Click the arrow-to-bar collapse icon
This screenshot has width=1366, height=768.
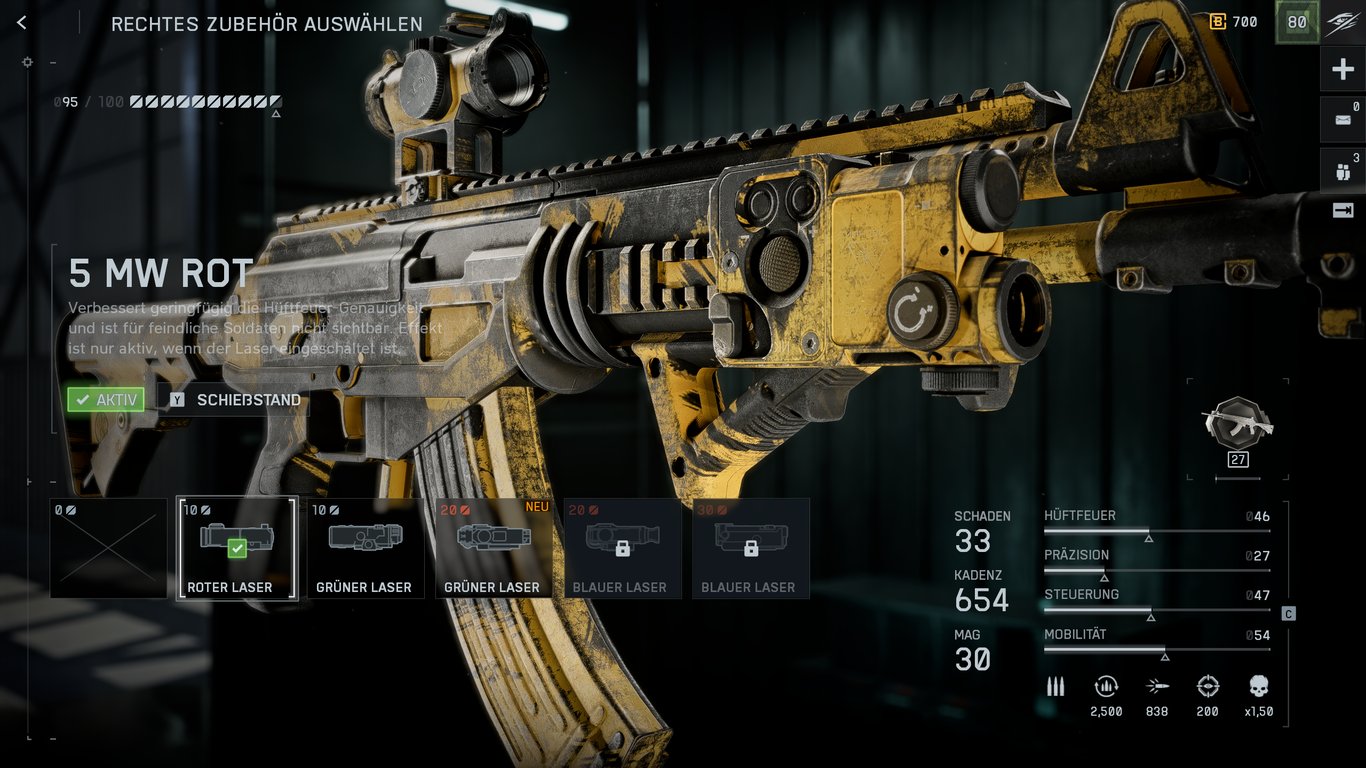pos(1342,210)
